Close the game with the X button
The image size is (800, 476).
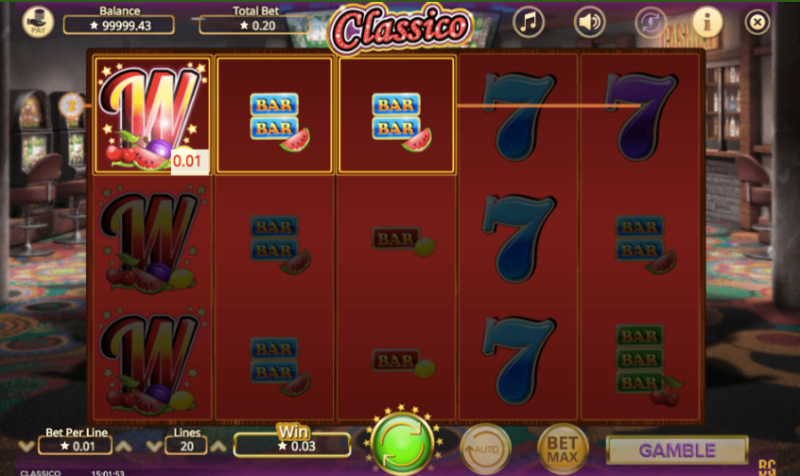point(758,21)
